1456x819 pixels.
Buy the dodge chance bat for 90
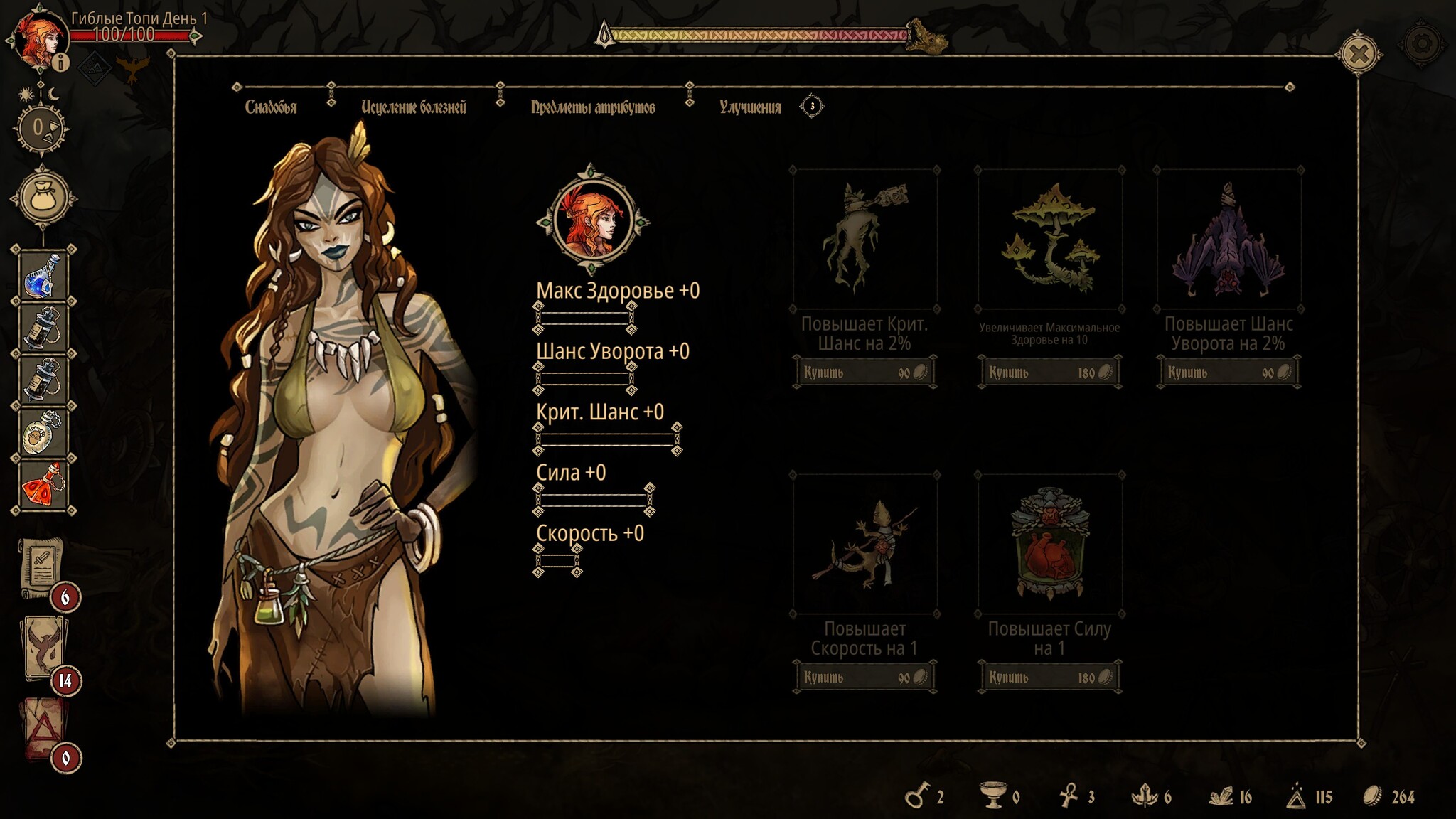1228,373
